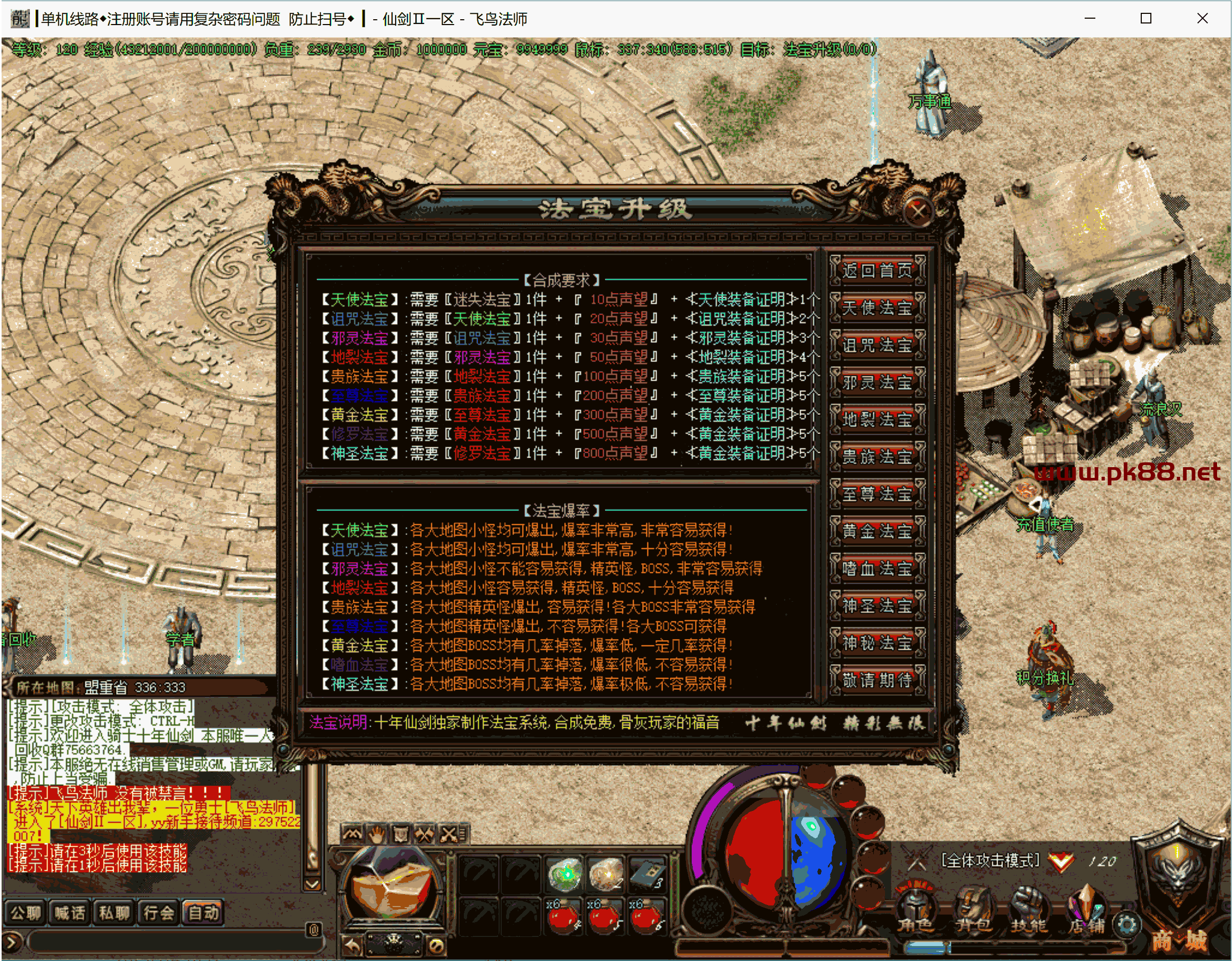Show the 技能 skills panel
1232x961 pixels.
(x=1029, y=910)
